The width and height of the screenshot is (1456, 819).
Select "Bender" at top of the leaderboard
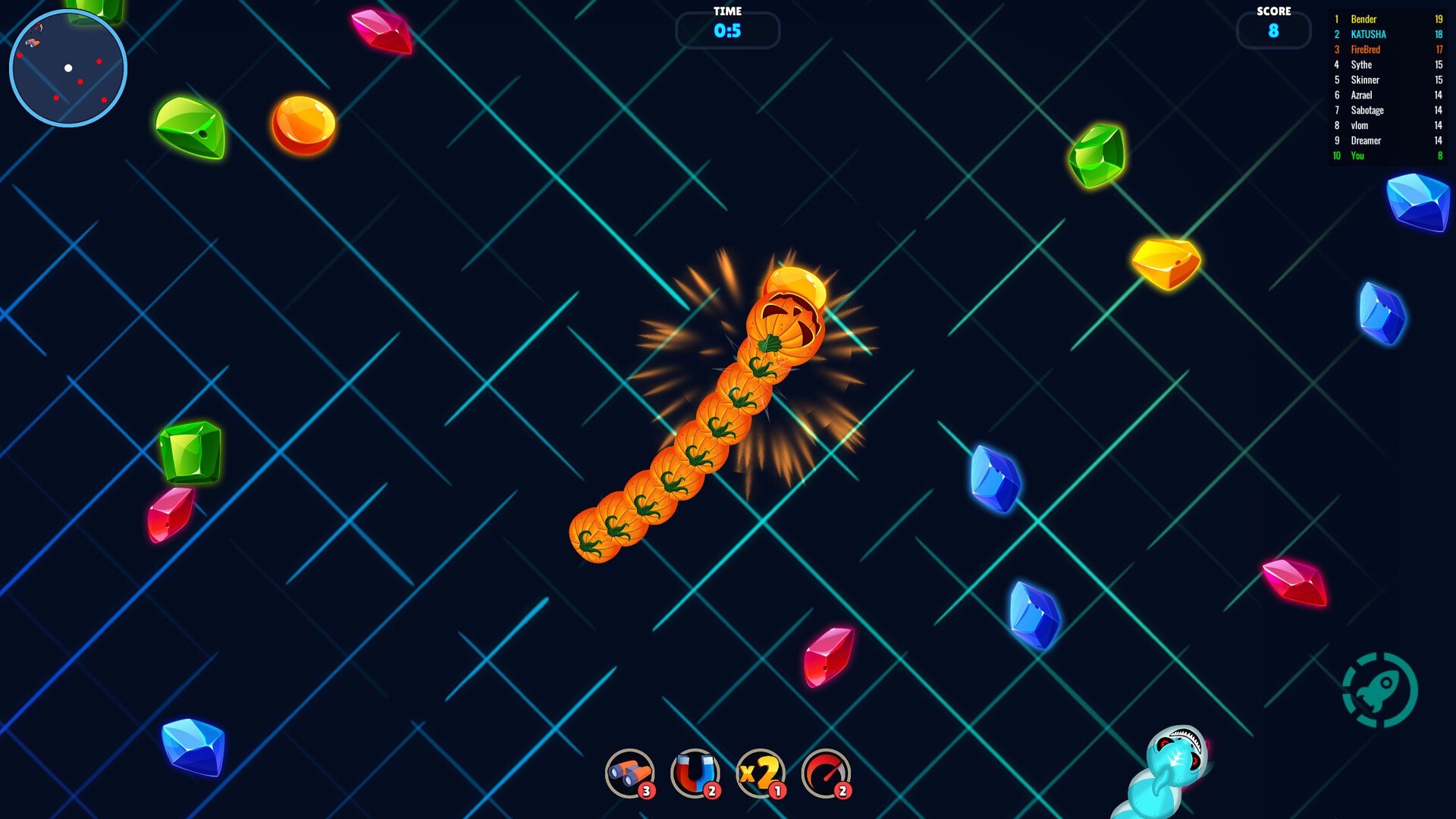[1365, 19]
